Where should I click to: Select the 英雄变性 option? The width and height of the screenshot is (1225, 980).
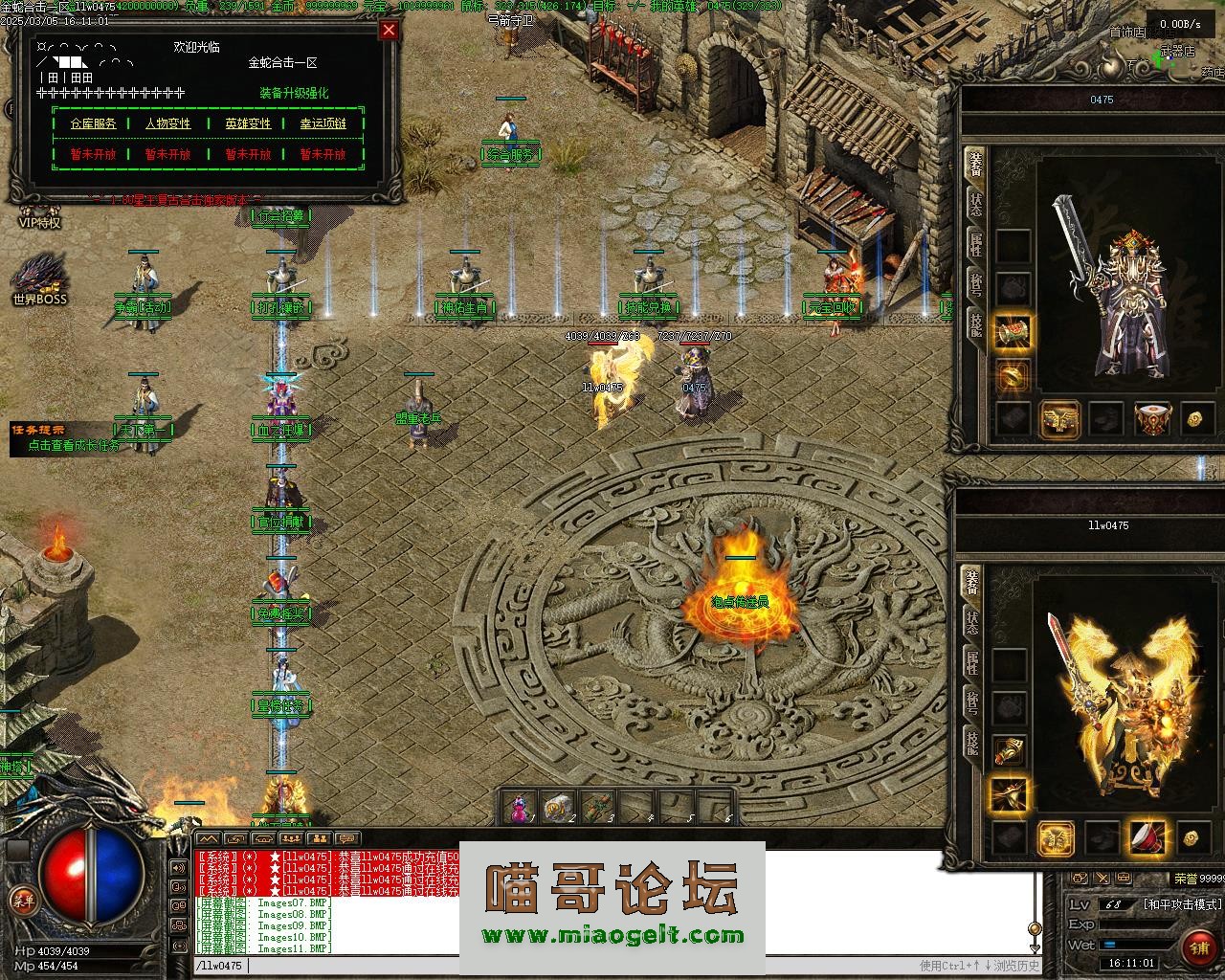[x=248, y=123]
